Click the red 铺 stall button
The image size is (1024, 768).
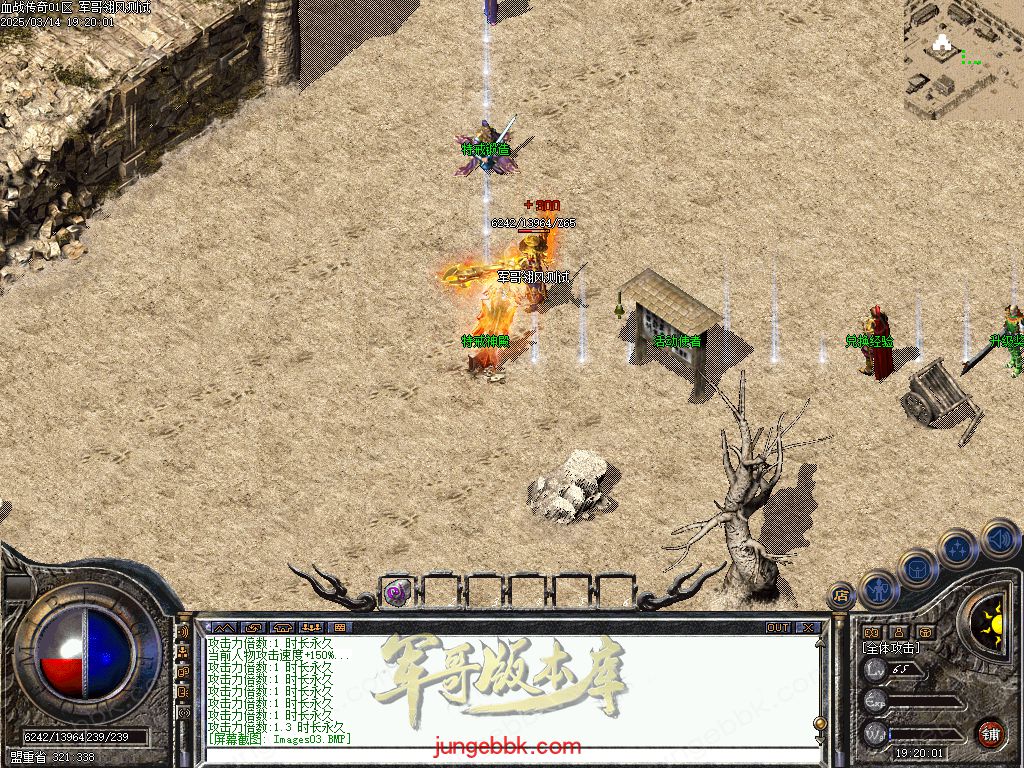click(x=989, y=734)
